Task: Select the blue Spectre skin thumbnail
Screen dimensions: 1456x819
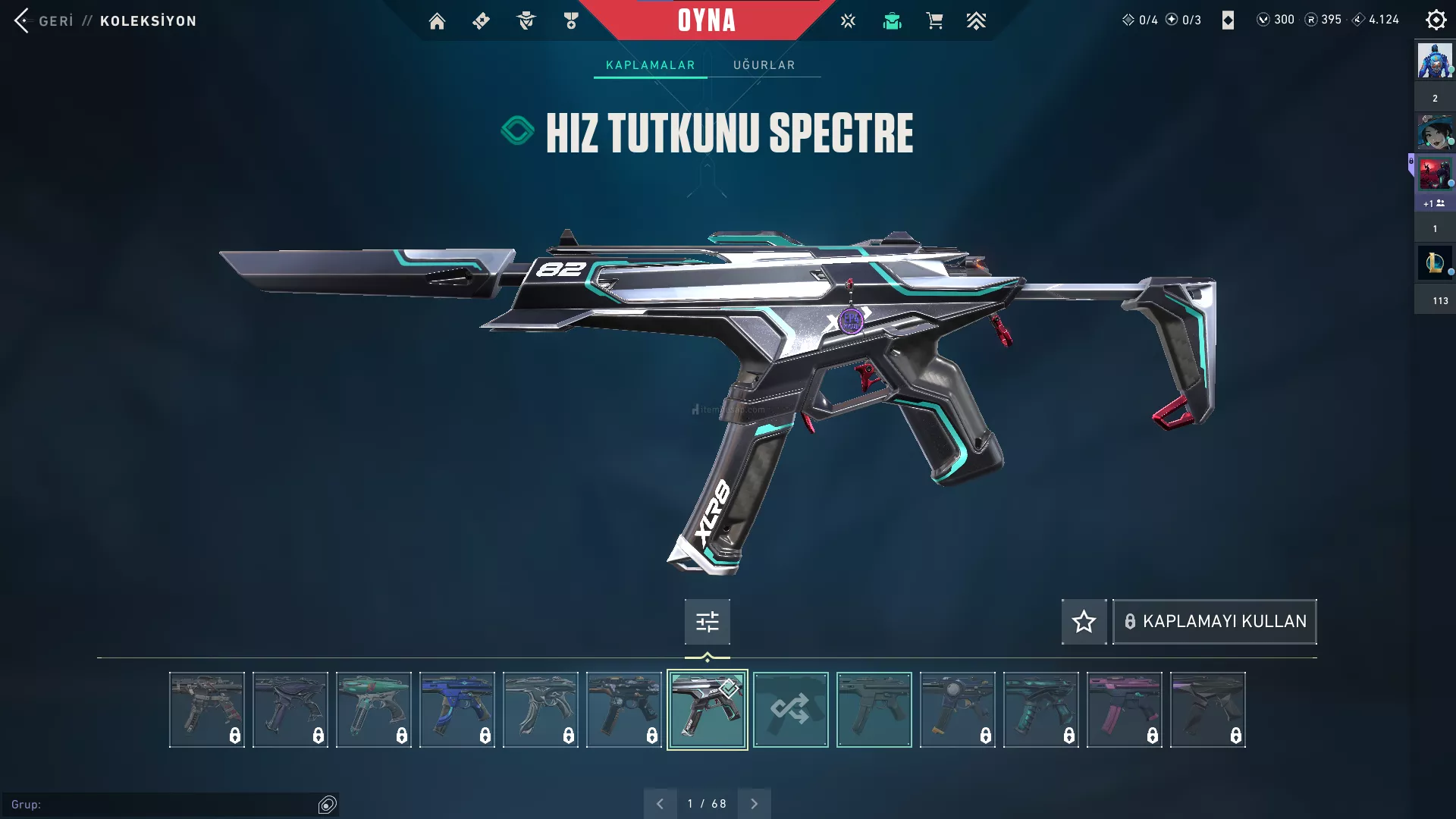Action: point(457,710)
